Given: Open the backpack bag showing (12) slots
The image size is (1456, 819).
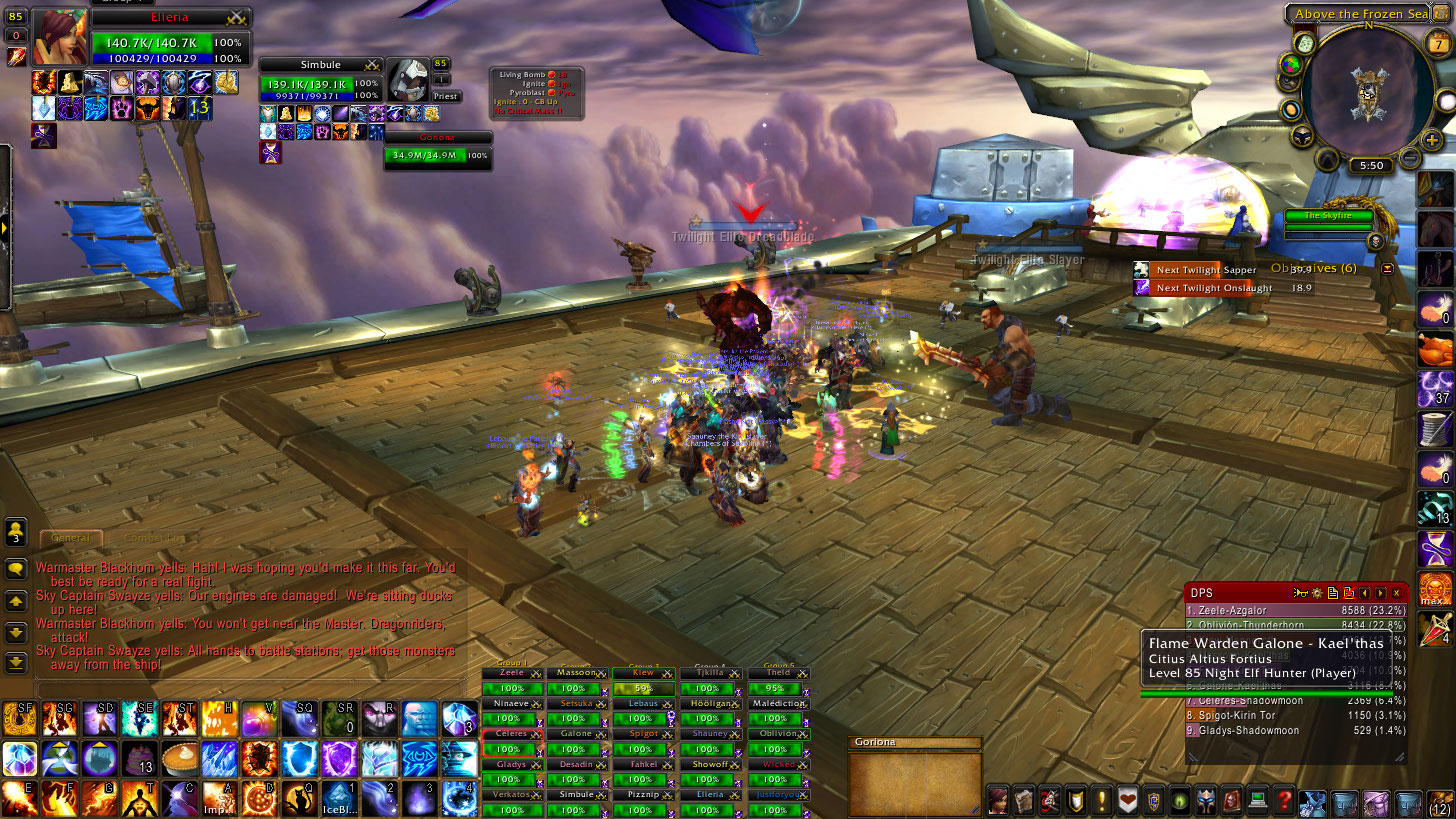Looking at the screenshot, I should [x=1439, y=800].
